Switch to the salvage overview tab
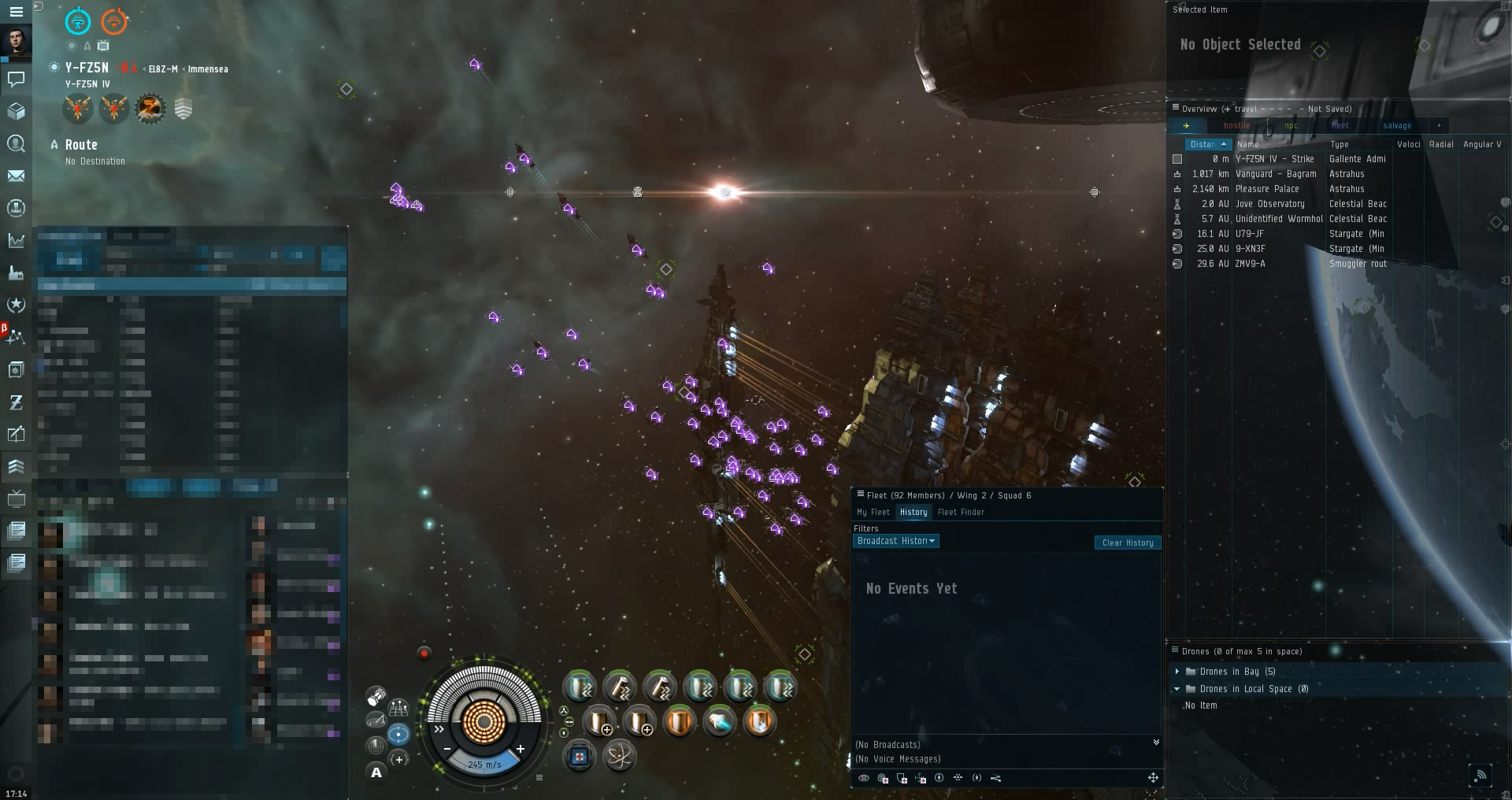This screenshot has width=1512, height=800. [1396, 126]
